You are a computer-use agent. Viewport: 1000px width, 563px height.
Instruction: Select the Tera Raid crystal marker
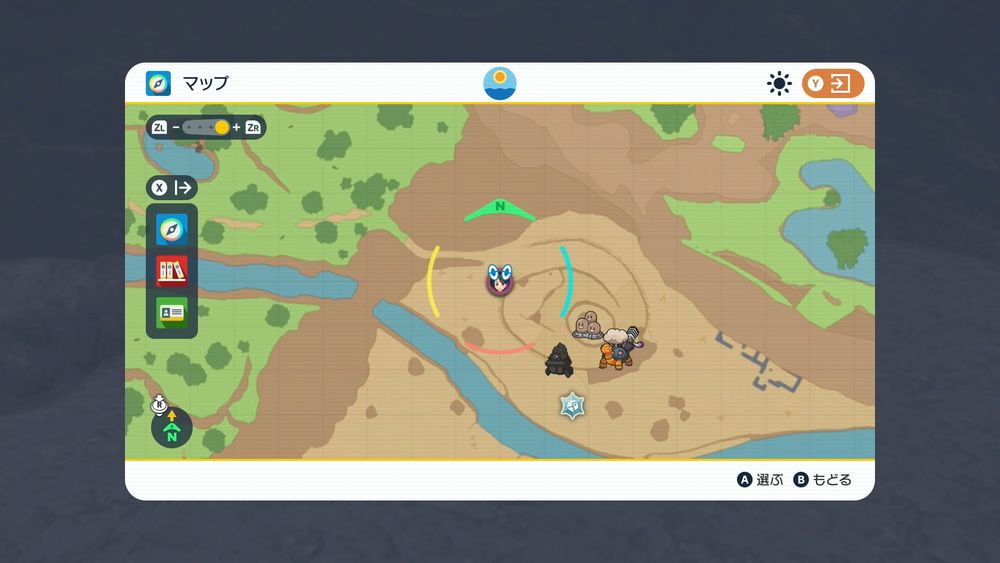click(x=572, y=405)
